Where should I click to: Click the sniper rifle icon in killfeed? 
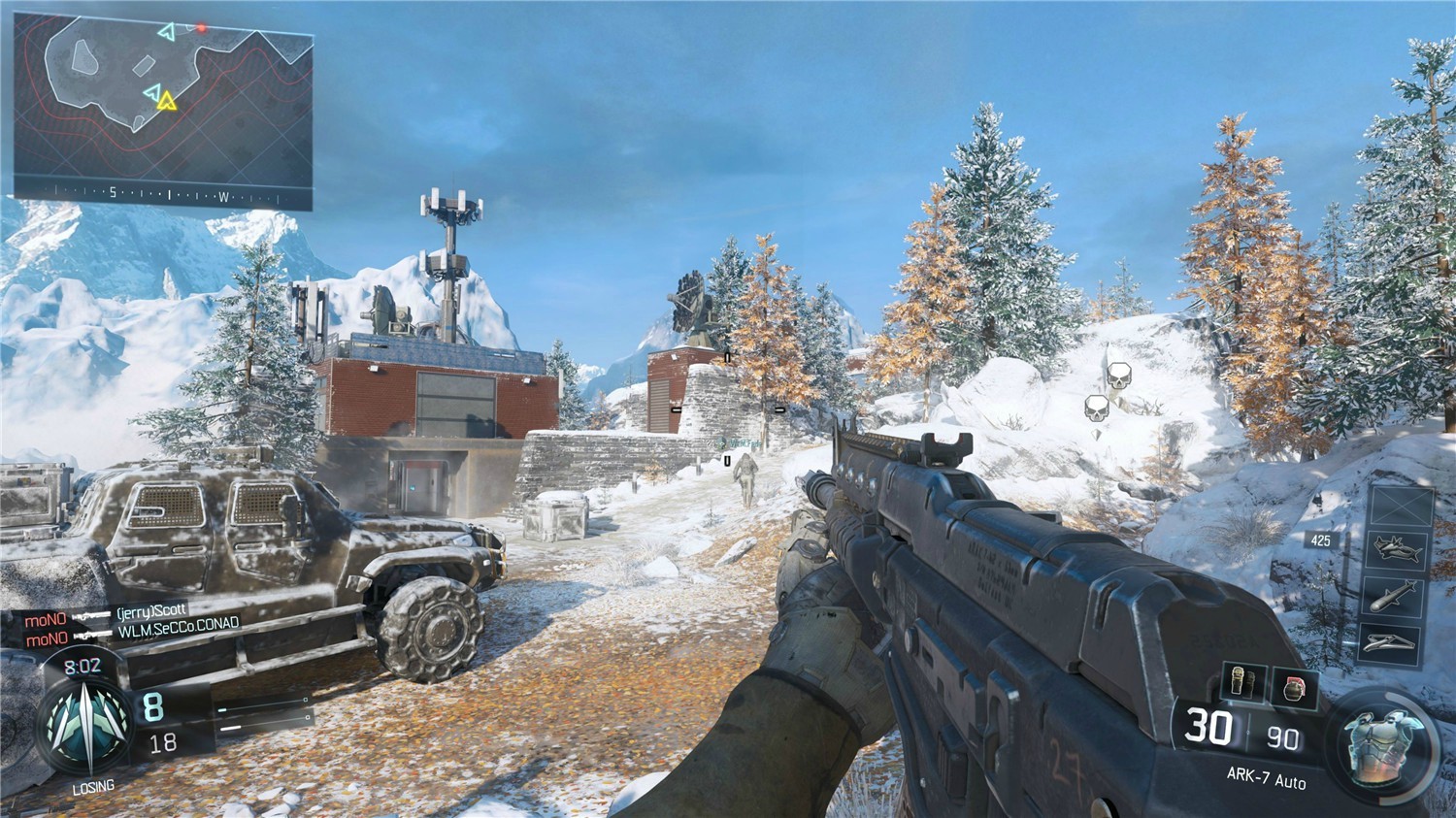tap(94, 614)
